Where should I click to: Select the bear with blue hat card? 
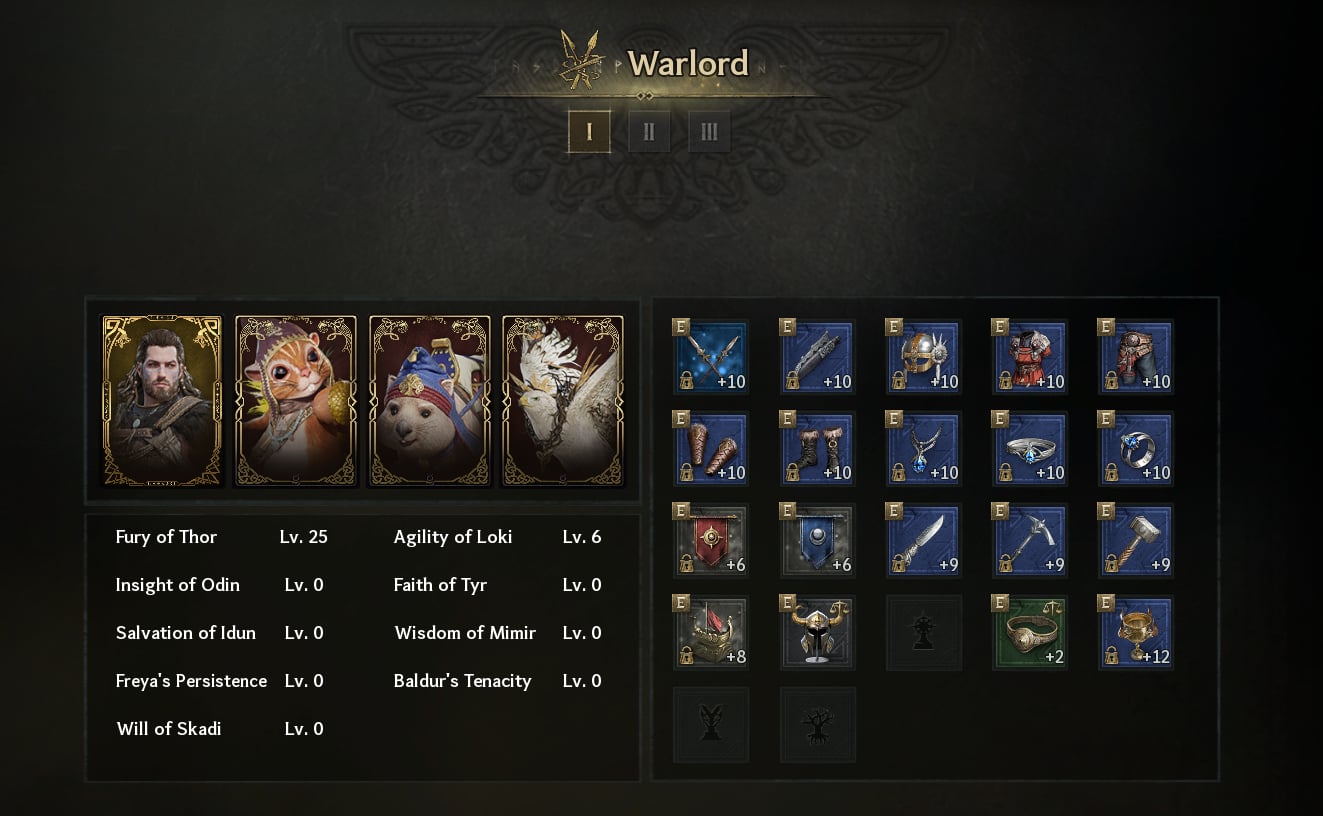(429, 401)
